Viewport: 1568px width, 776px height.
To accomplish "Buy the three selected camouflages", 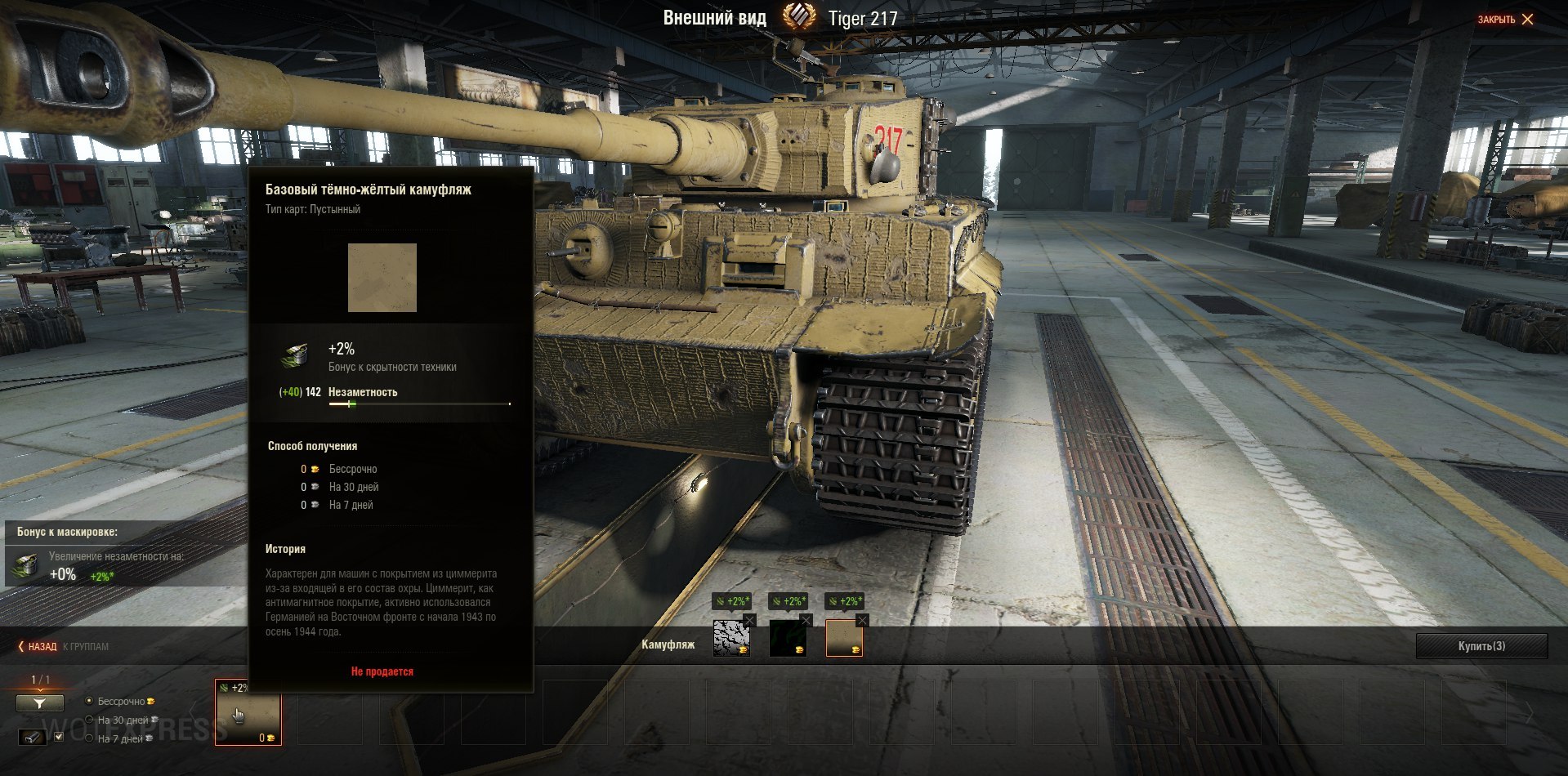I will click(x=1481, y=646).
